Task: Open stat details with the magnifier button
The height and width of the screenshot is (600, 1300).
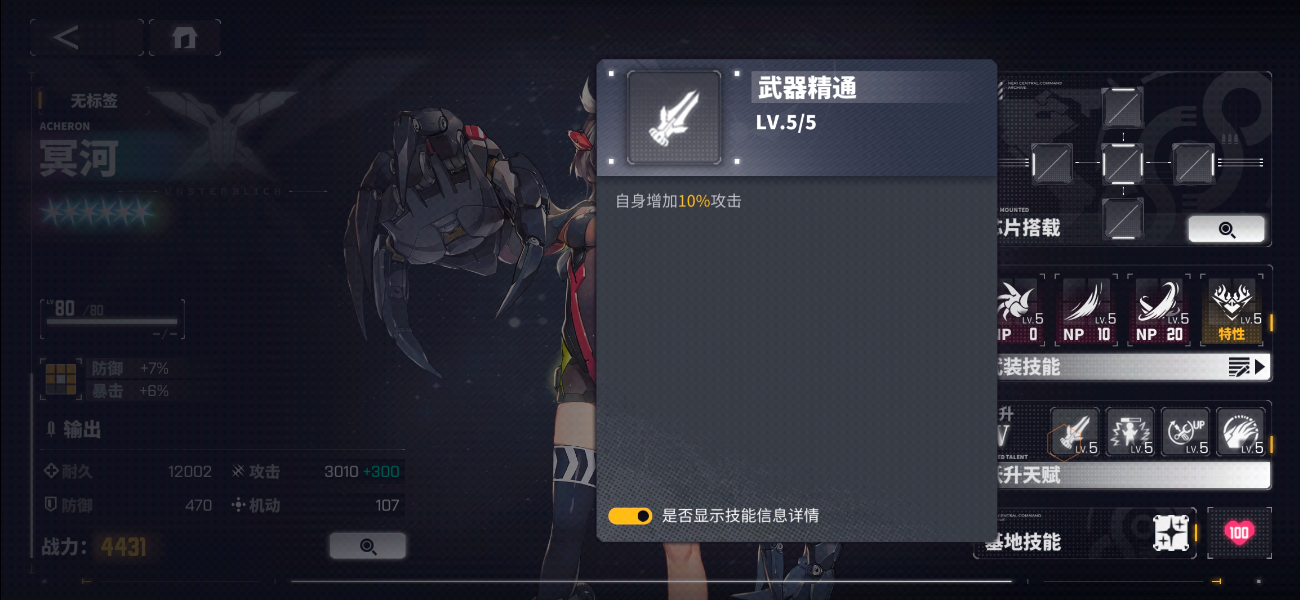Action: [367, 546]
